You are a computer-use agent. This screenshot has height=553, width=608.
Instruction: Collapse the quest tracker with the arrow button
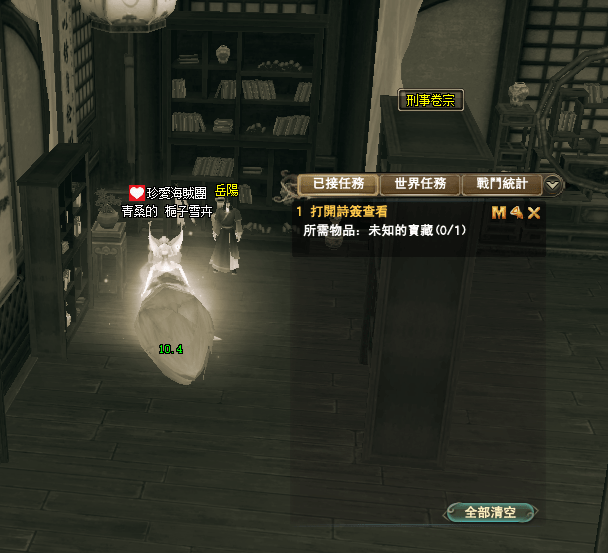pyautogui.click(x=554, y=185)
